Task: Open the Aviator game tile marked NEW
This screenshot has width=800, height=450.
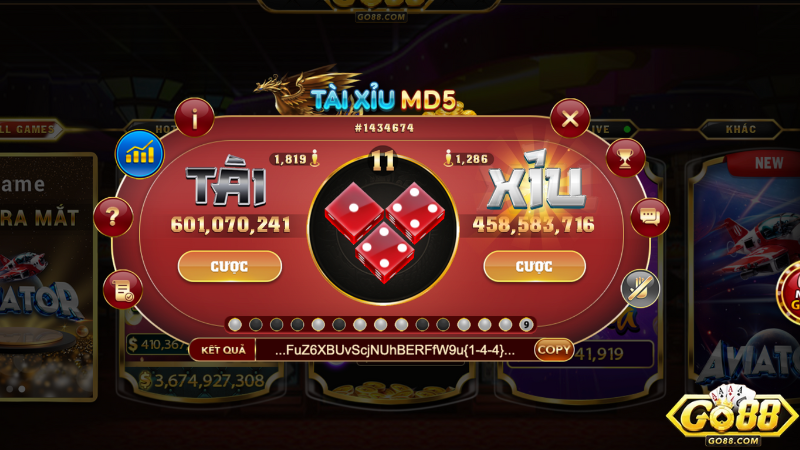Action: coord(745,270)
